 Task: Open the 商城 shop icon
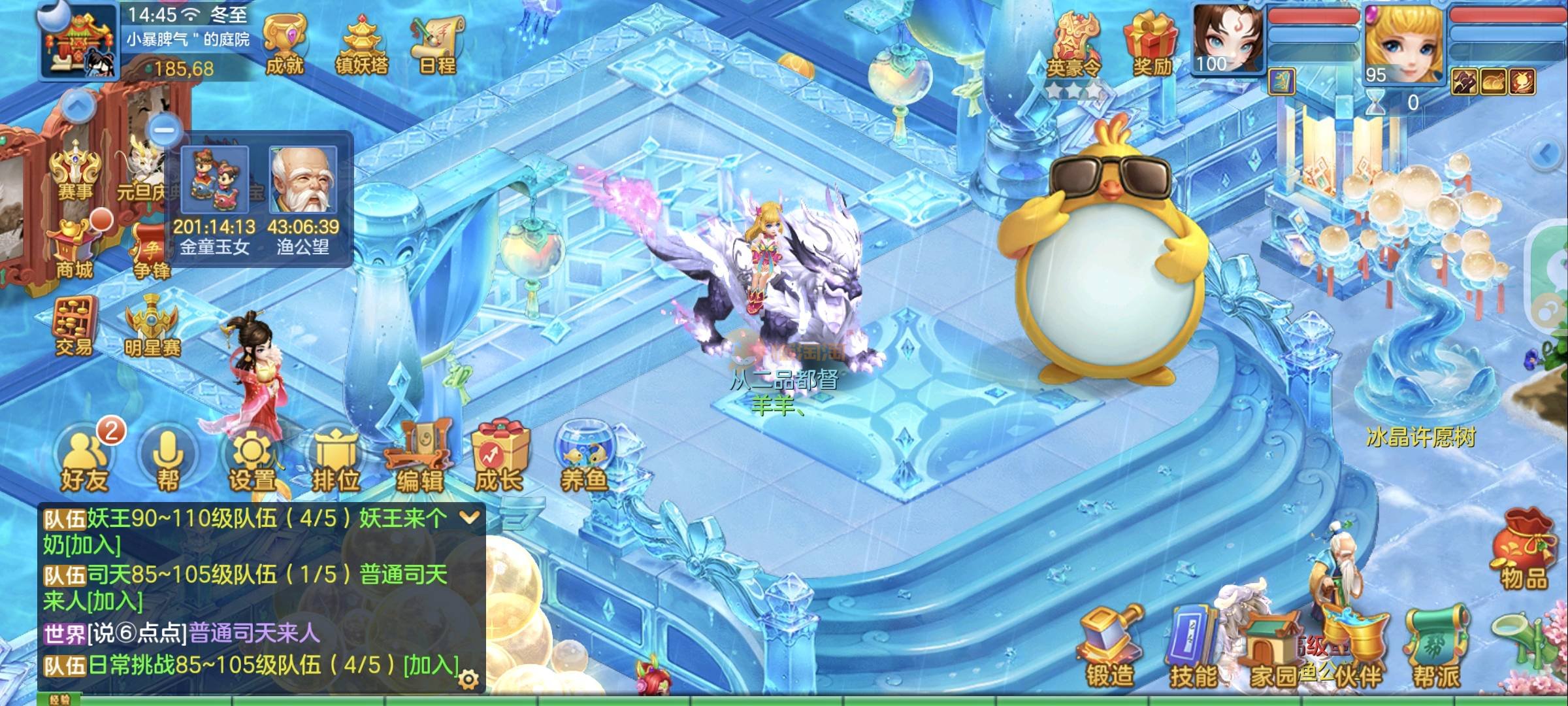point(74,248)
